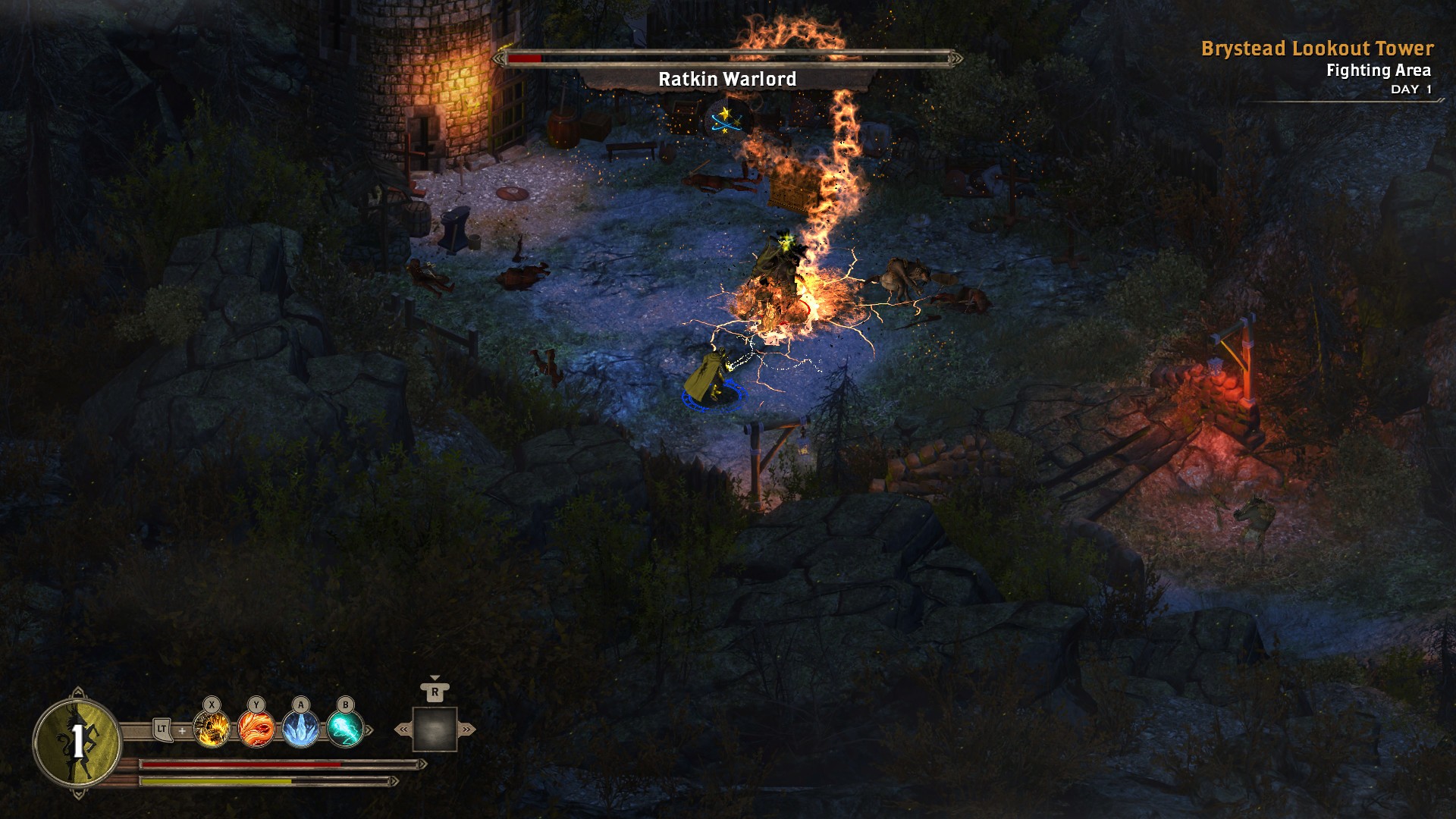Screen dimensions: 1456x819
Task: Click the right chevron beside the quick slot
Action: point(466,729)
